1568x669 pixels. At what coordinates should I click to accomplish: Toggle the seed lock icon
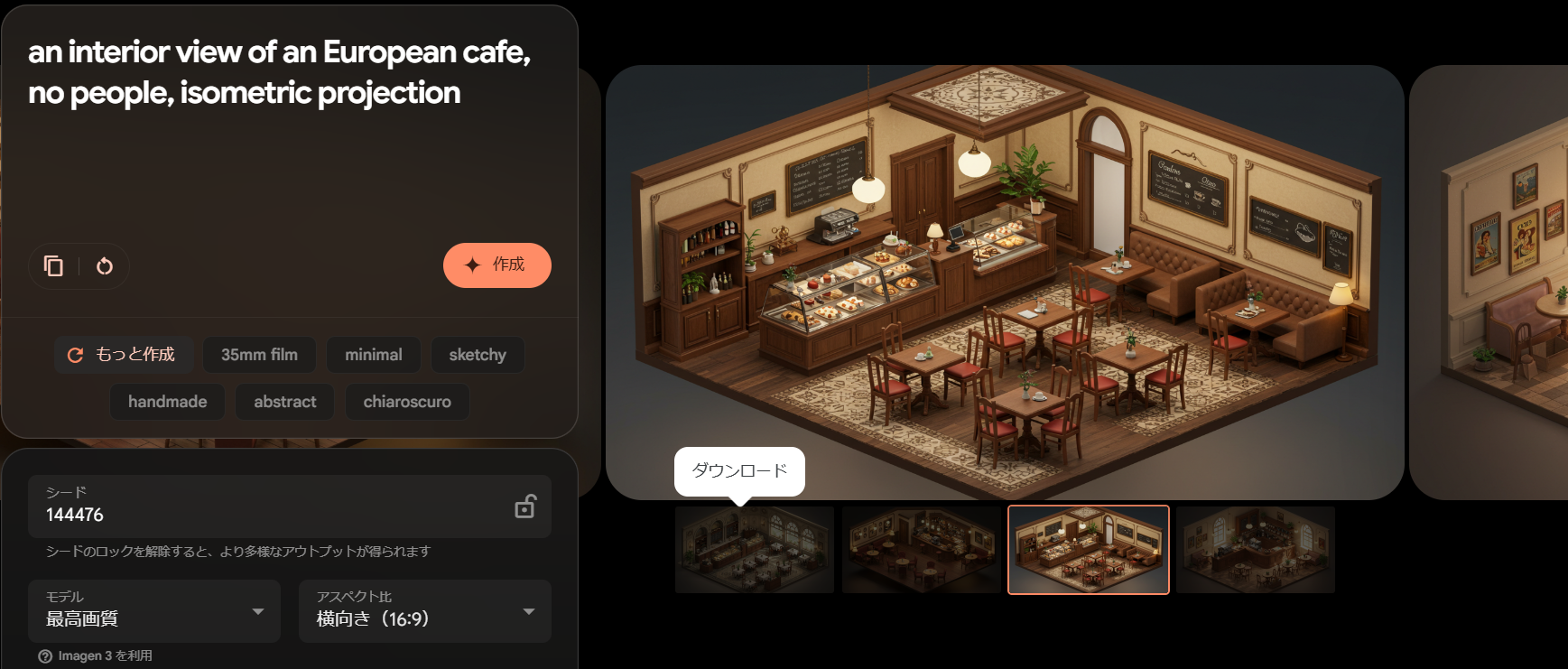[x=525, y=506]
